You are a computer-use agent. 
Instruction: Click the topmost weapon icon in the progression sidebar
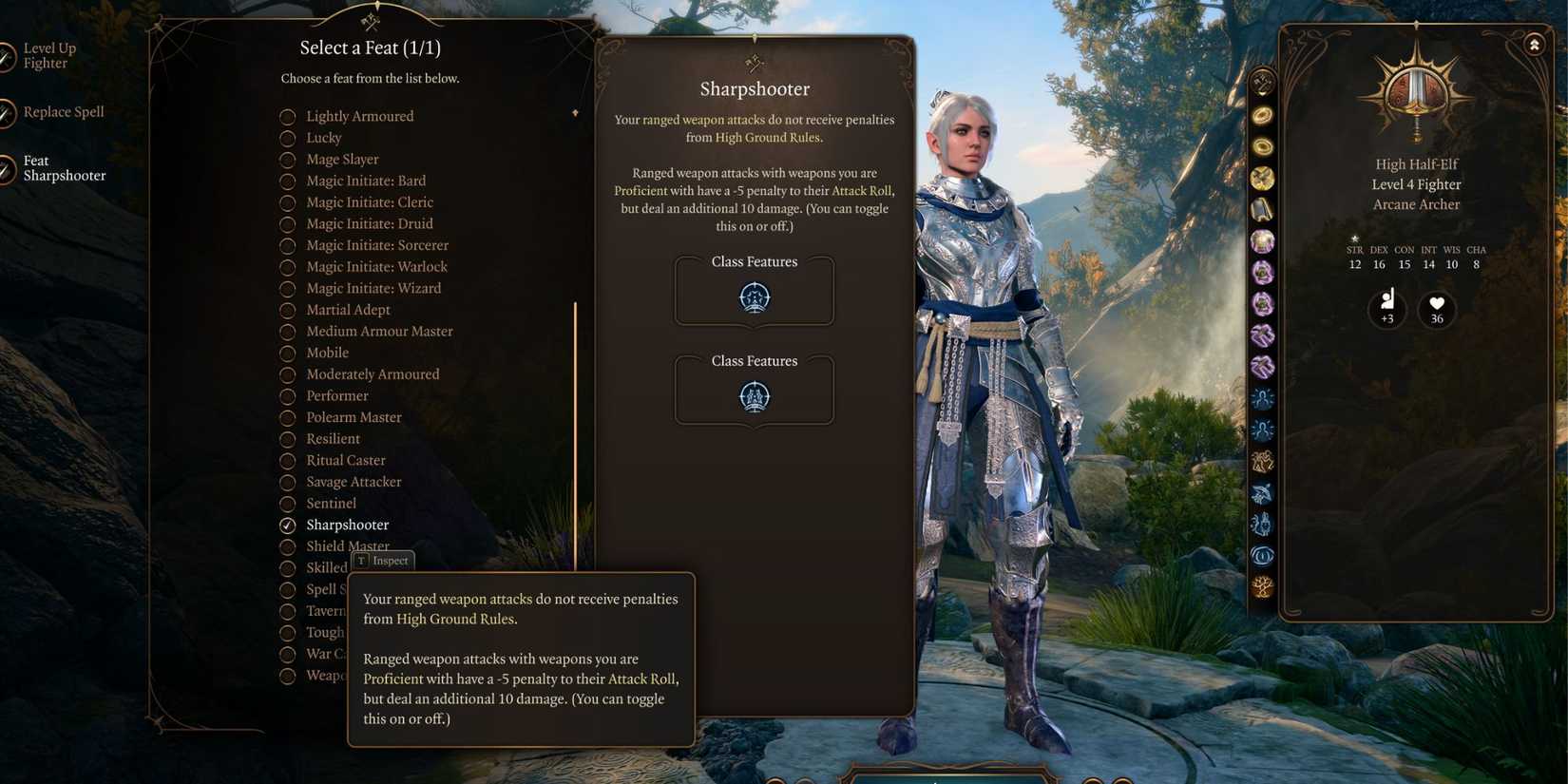coord(1262,84)
